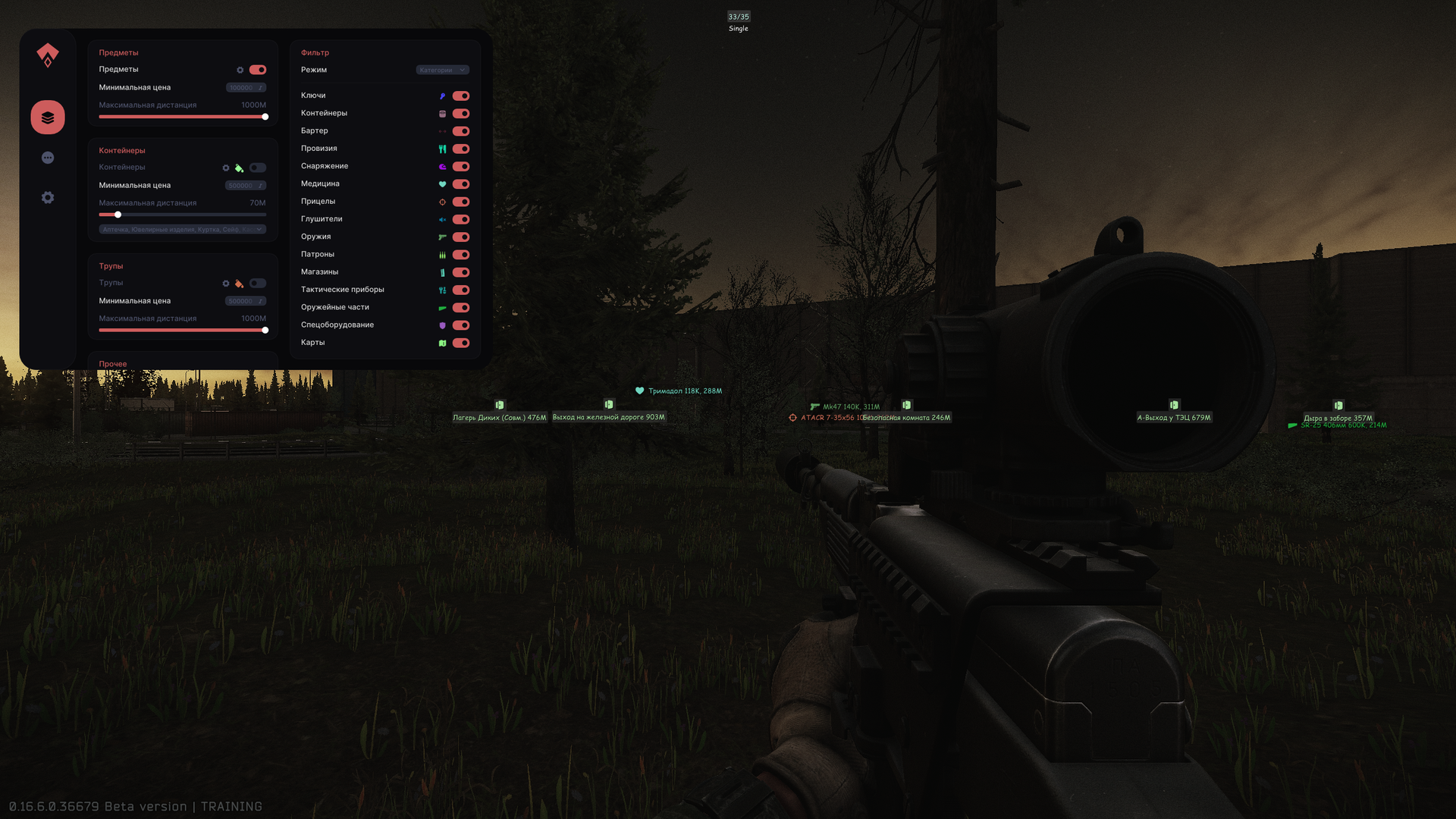Screen dimensions: 1456x819
Task: Toggle the main Предметы switch
Action: tap(258, 70)
